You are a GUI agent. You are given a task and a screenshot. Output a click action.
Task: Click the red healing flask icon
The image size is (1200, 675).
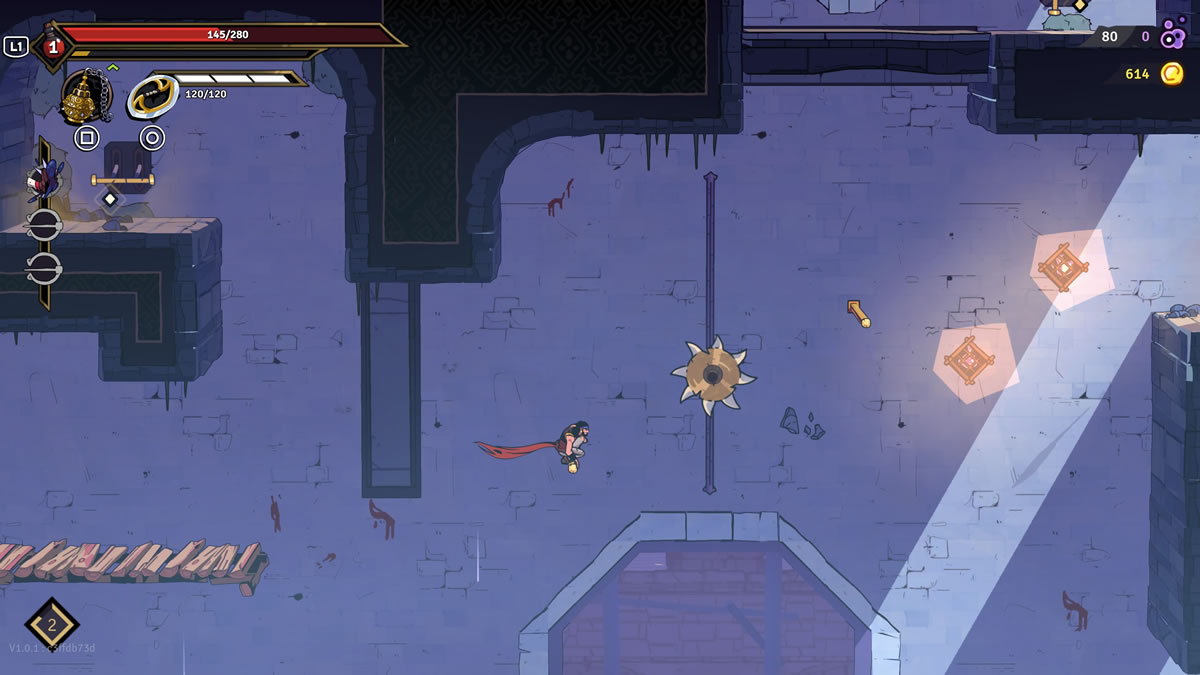(52, 45)
